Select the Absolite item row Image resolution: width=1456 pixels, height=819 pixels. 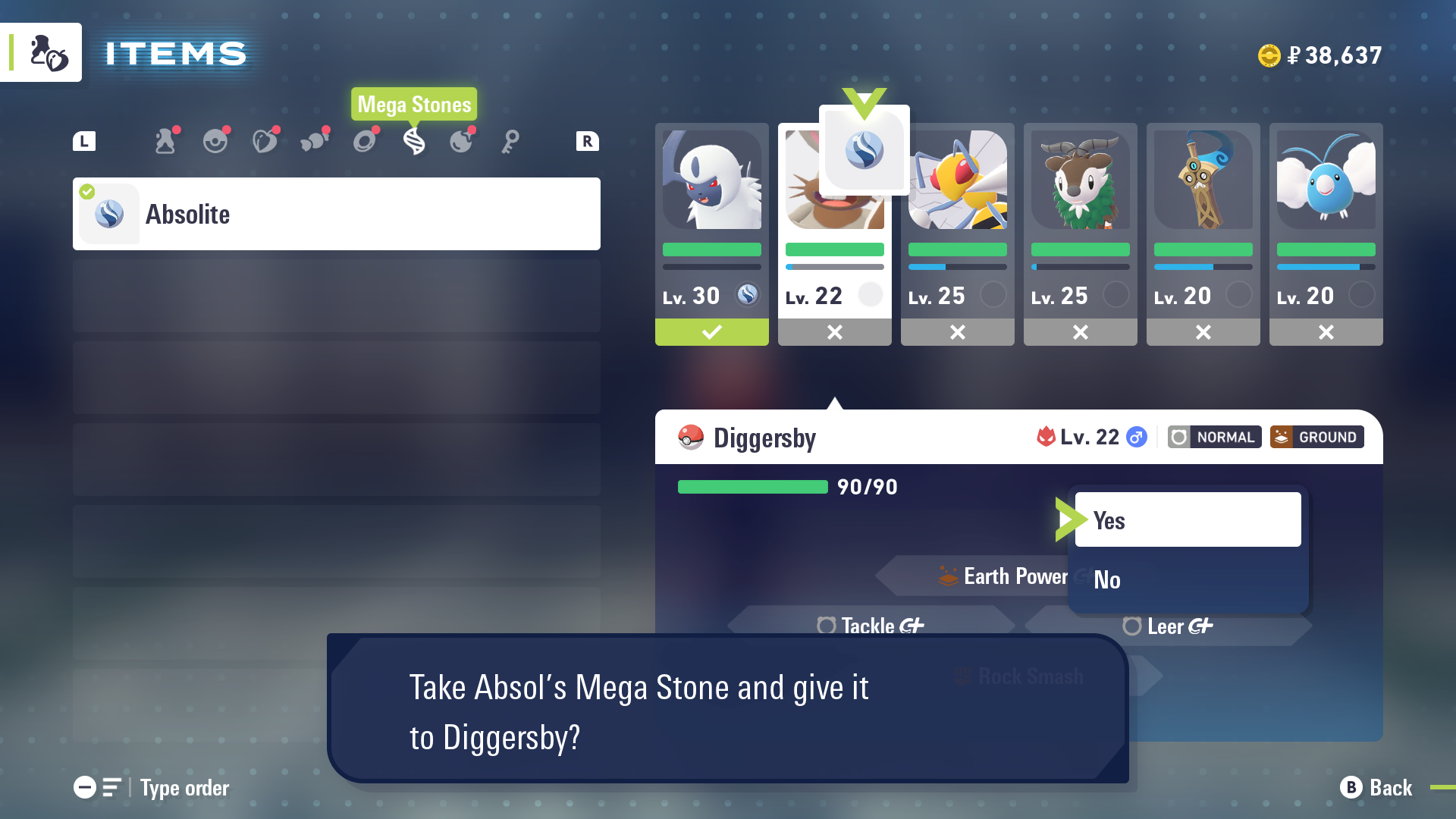[336, 214]
